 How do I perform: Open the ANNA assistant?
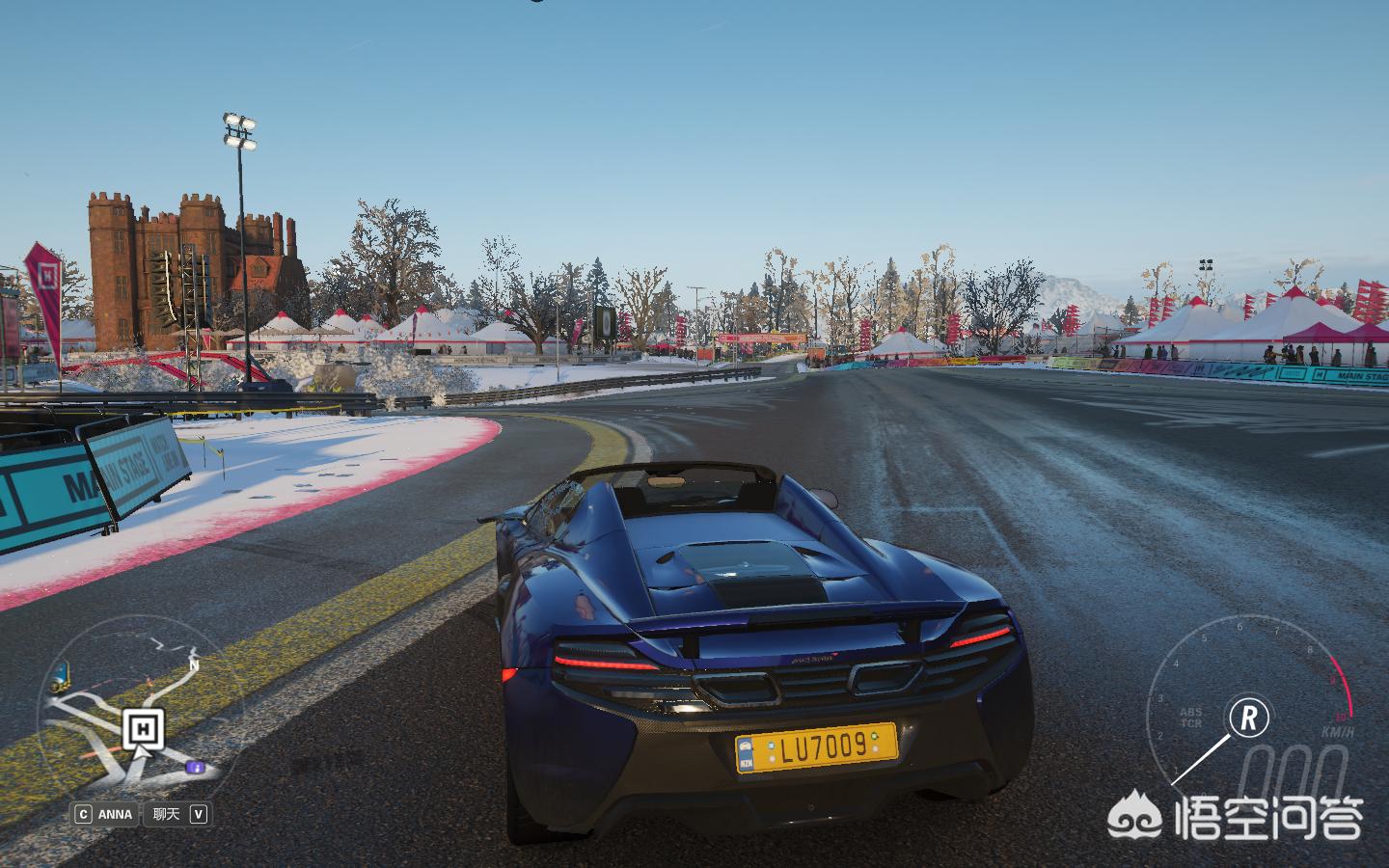104,814
